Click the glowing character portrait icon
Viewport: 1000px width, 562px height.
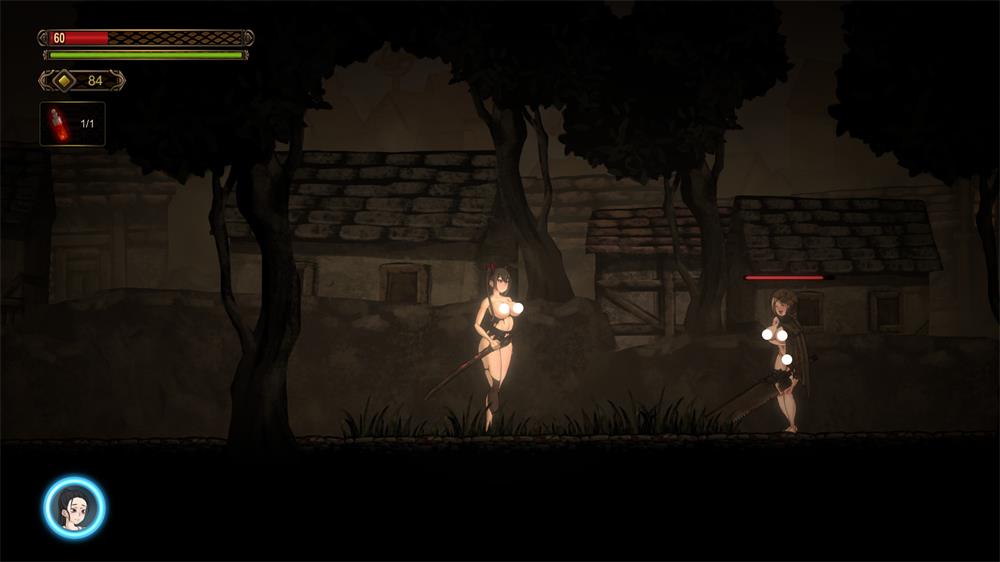tap(74, 507)
